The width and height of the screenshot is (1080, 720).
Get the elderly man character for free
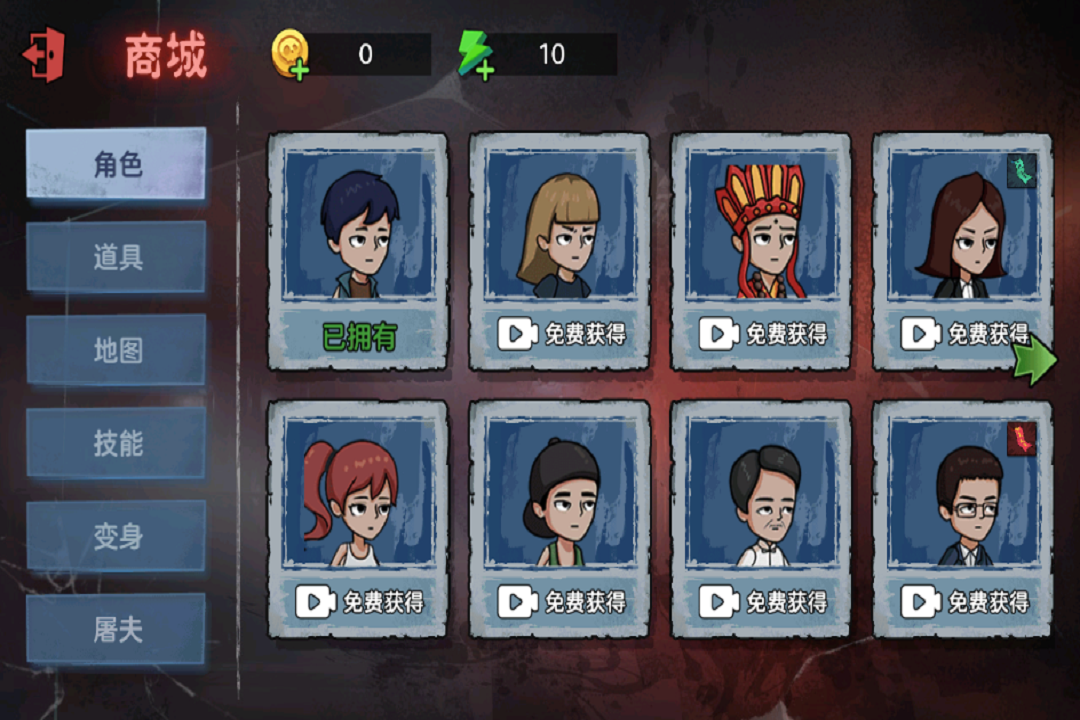(762, 602)
